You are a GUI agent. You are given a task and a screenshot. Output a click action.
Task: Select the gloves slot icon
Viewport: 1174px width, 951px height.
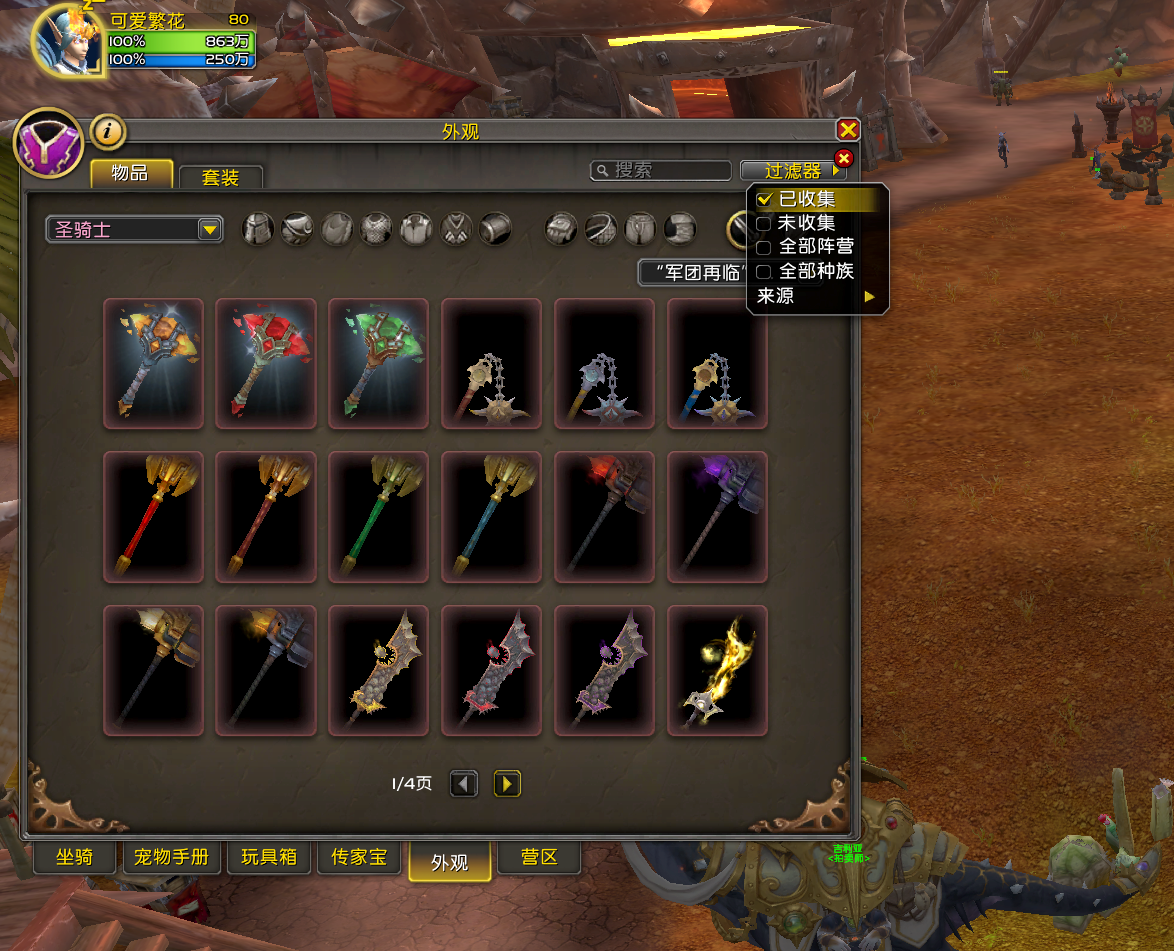coord(560,229)
